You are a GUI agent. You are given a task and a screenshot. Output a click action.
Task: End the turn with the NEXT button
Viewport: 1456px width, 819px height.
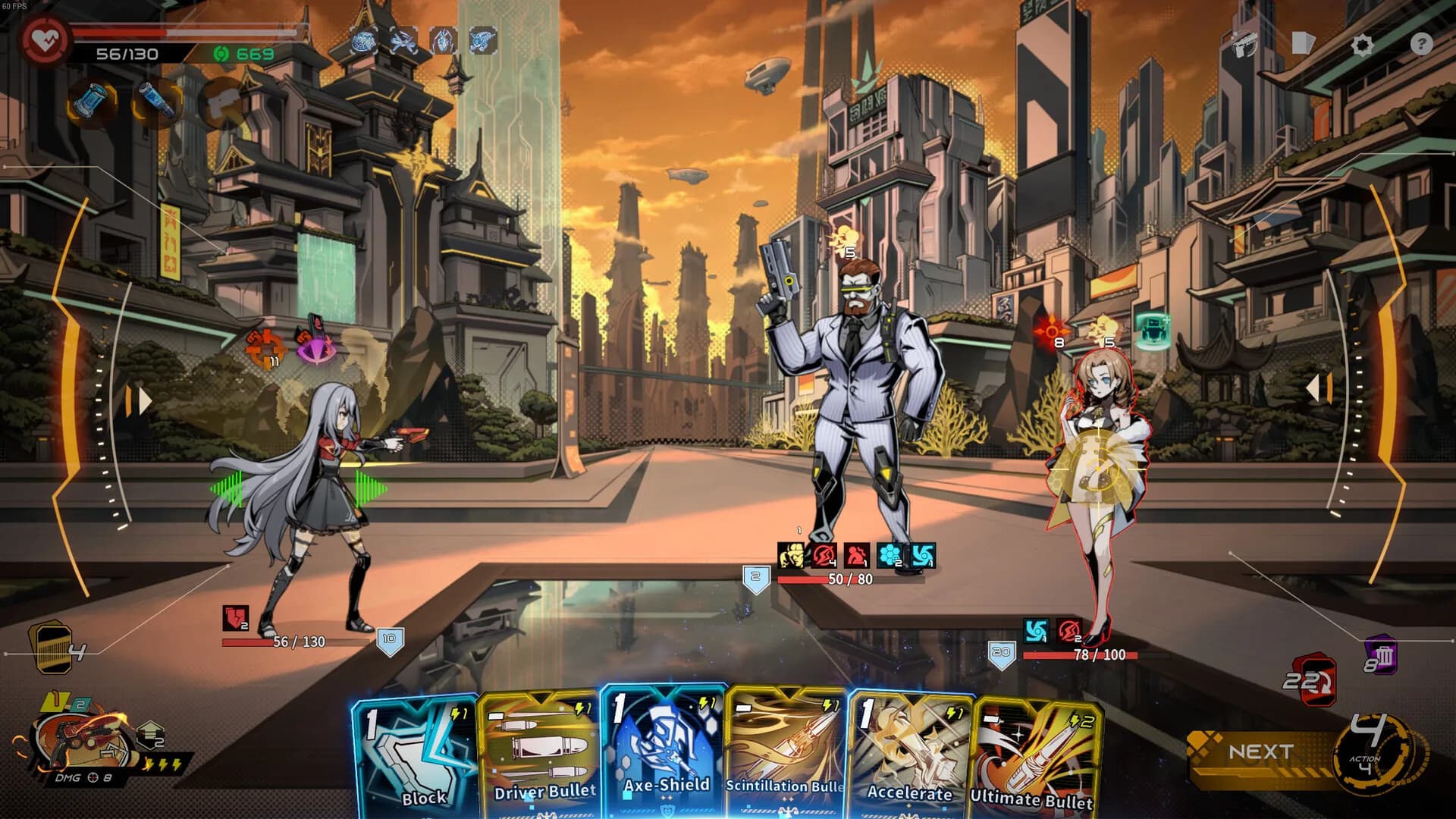(x=1262, y=752)
